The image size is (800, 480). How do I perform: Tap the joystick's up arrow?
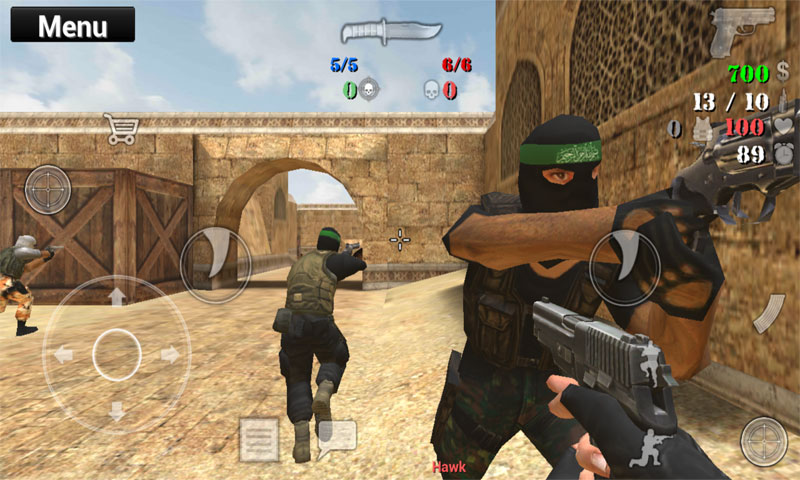(117, 297)
